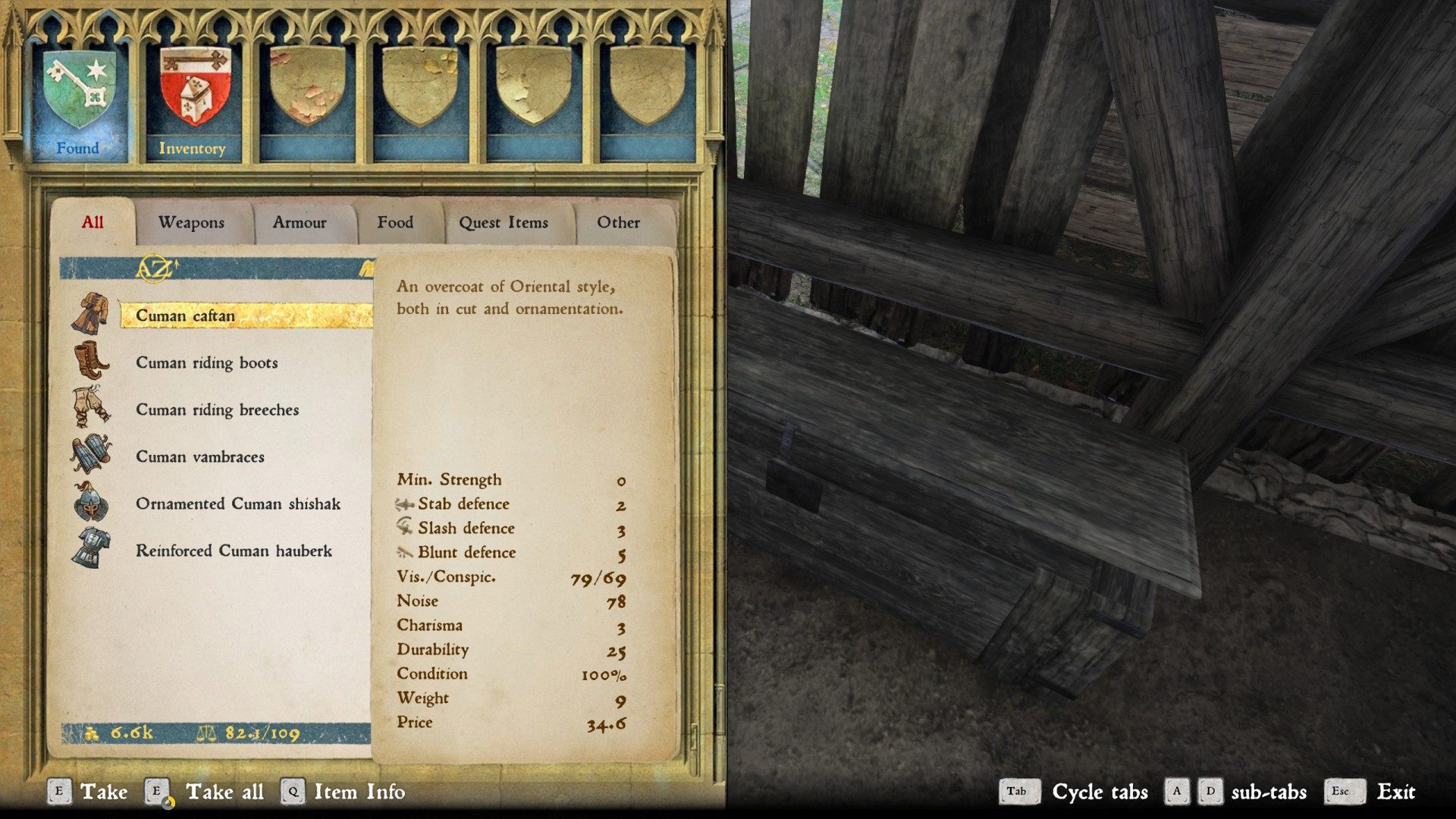Viewport: 1456px width, 819px height.
Task: Open Item Info for selected item
Action: [x=359, y=792]
